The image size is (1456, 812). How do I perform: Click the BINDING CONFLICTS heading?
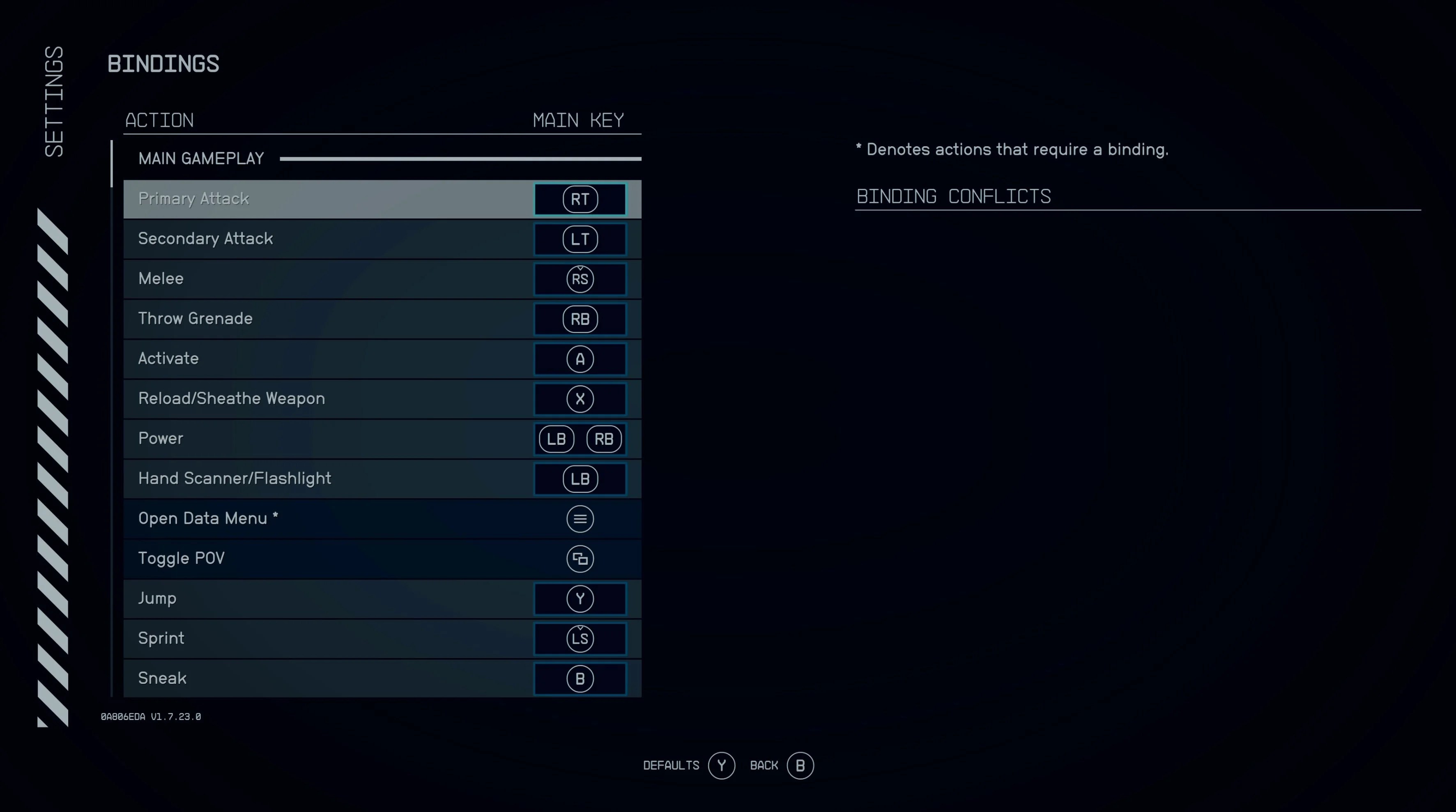point(954,196)
